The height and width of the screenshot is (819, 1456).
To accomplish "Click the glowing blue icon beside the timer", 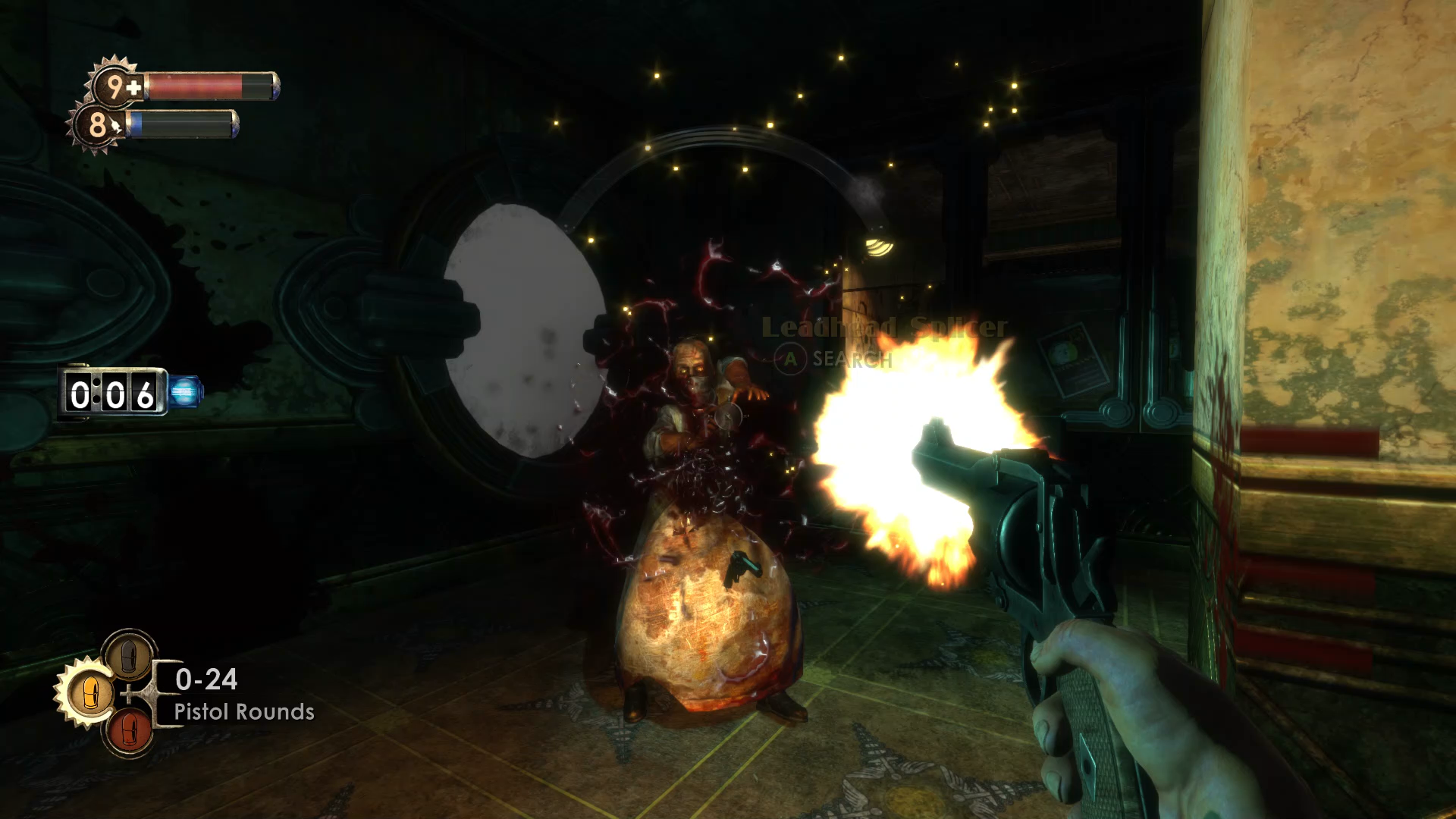I will (185, 392).
